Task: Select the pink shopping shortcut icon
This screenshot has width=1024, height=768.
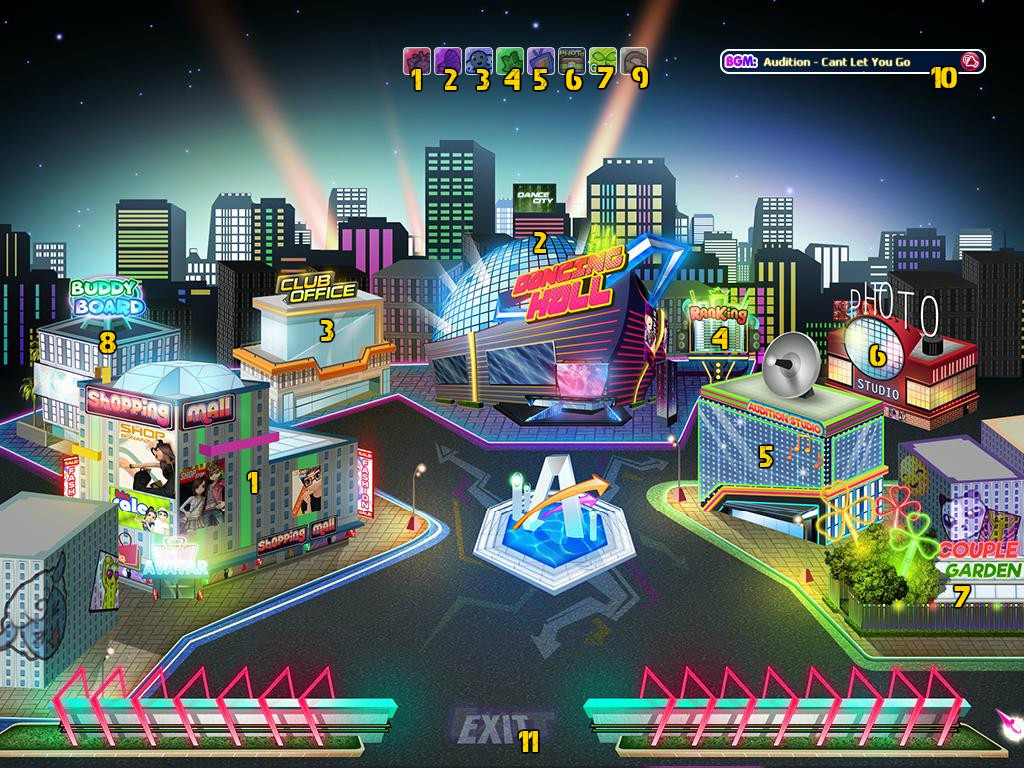Action: pyautogui.click(x=416, y=61)
